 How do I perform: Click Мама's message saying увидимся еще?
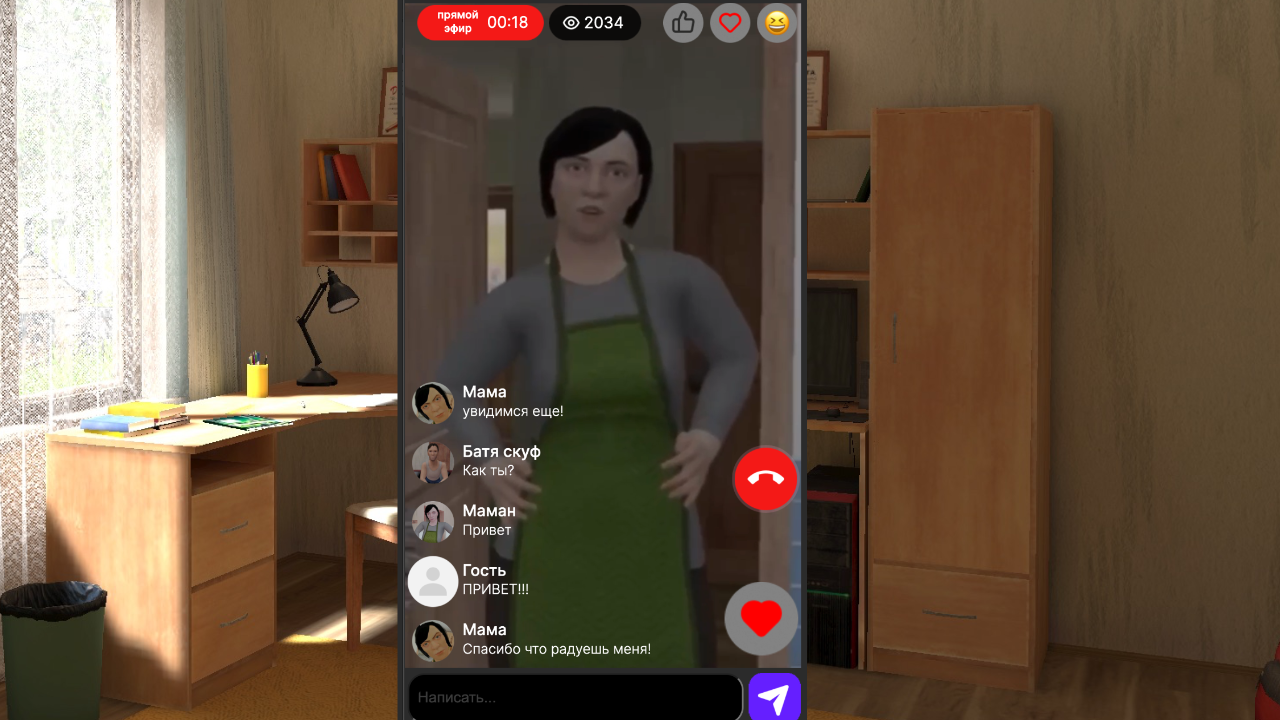click(x=512, y=412)
